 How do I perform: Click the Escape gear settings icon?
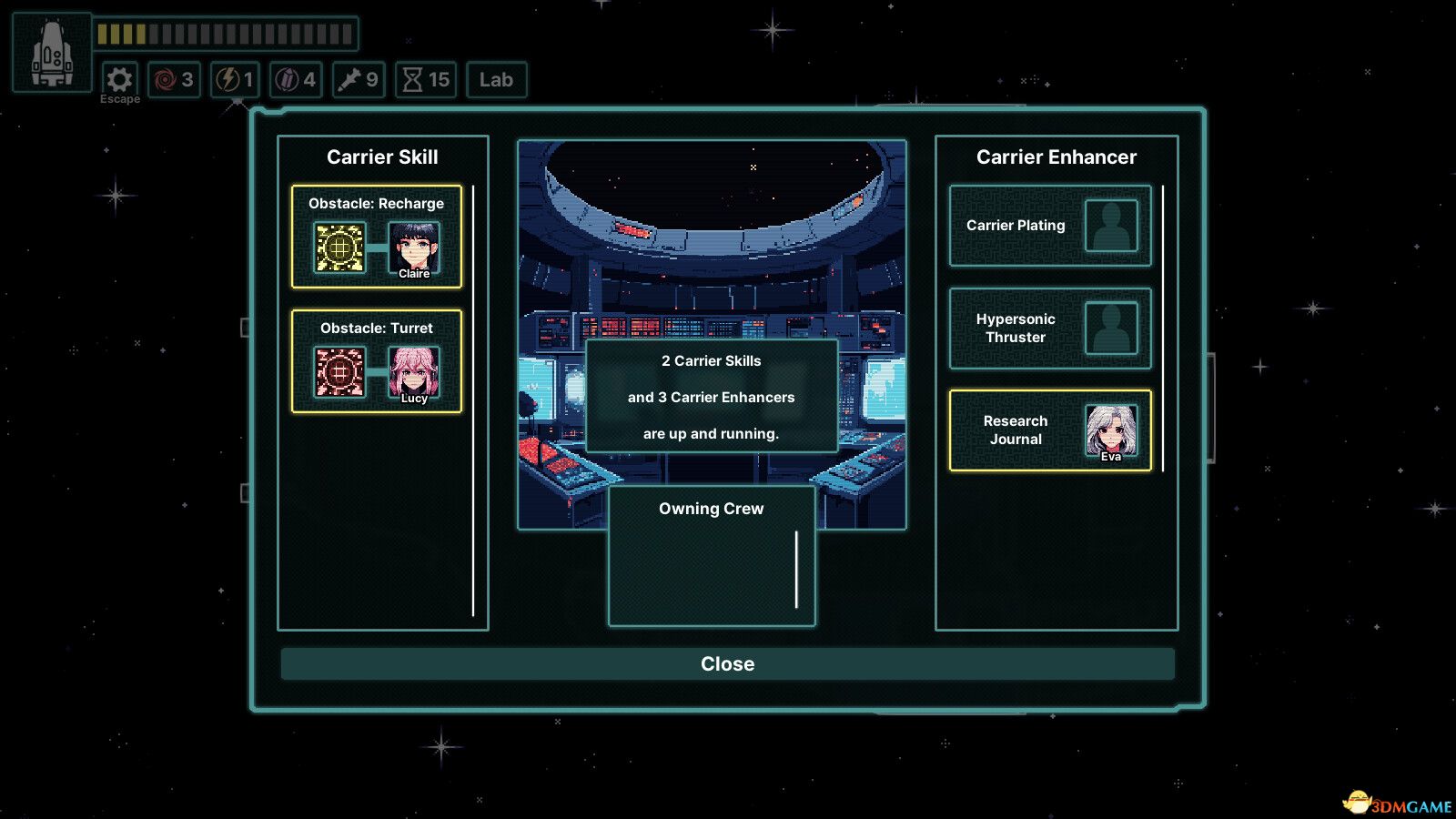coord(119,80)
